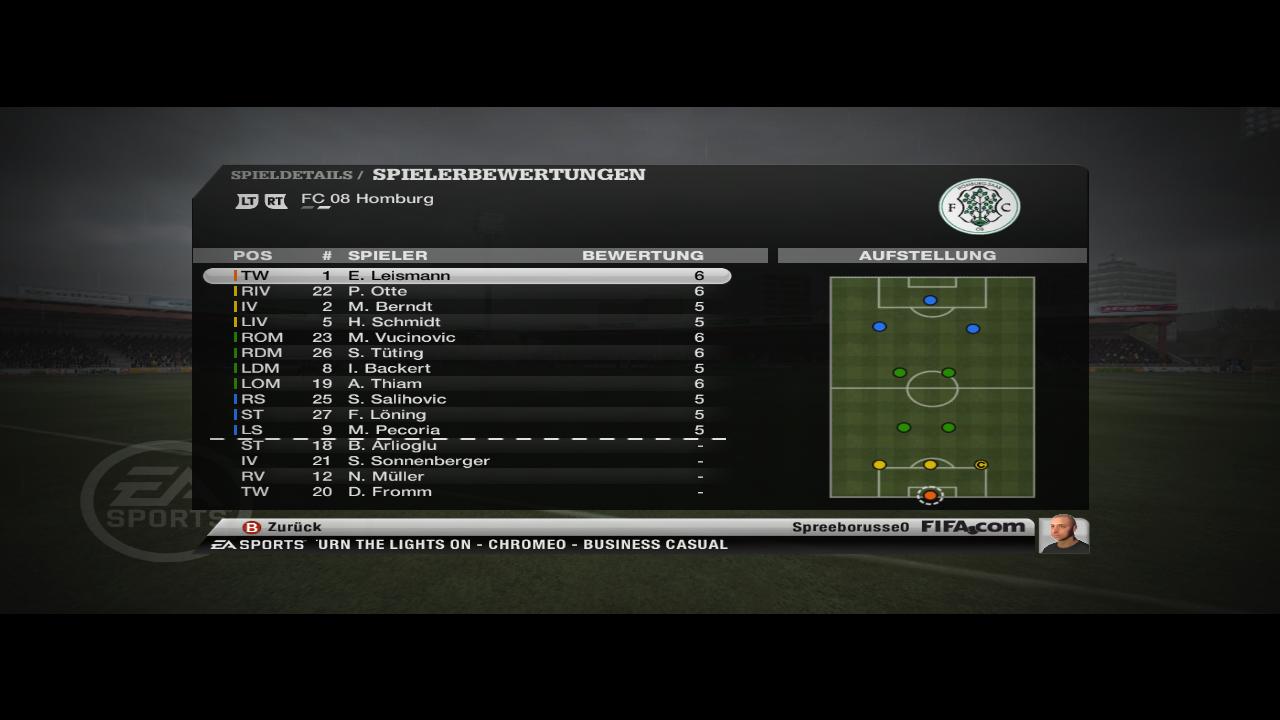Click the FC 08 Homburg club crest
1280x720 pixels.
click(x=979, y=206)
